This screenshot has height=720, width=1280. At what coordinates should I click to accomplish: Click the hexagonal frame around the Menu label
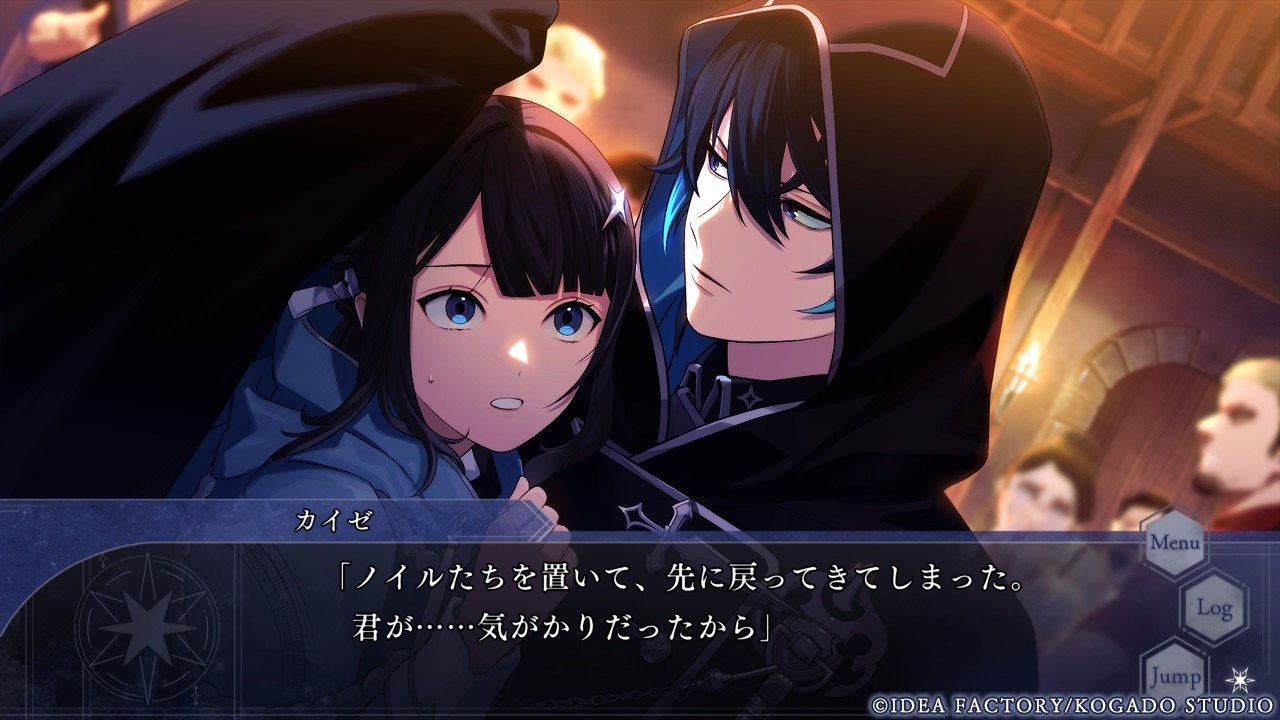(x=1176, y=543)
